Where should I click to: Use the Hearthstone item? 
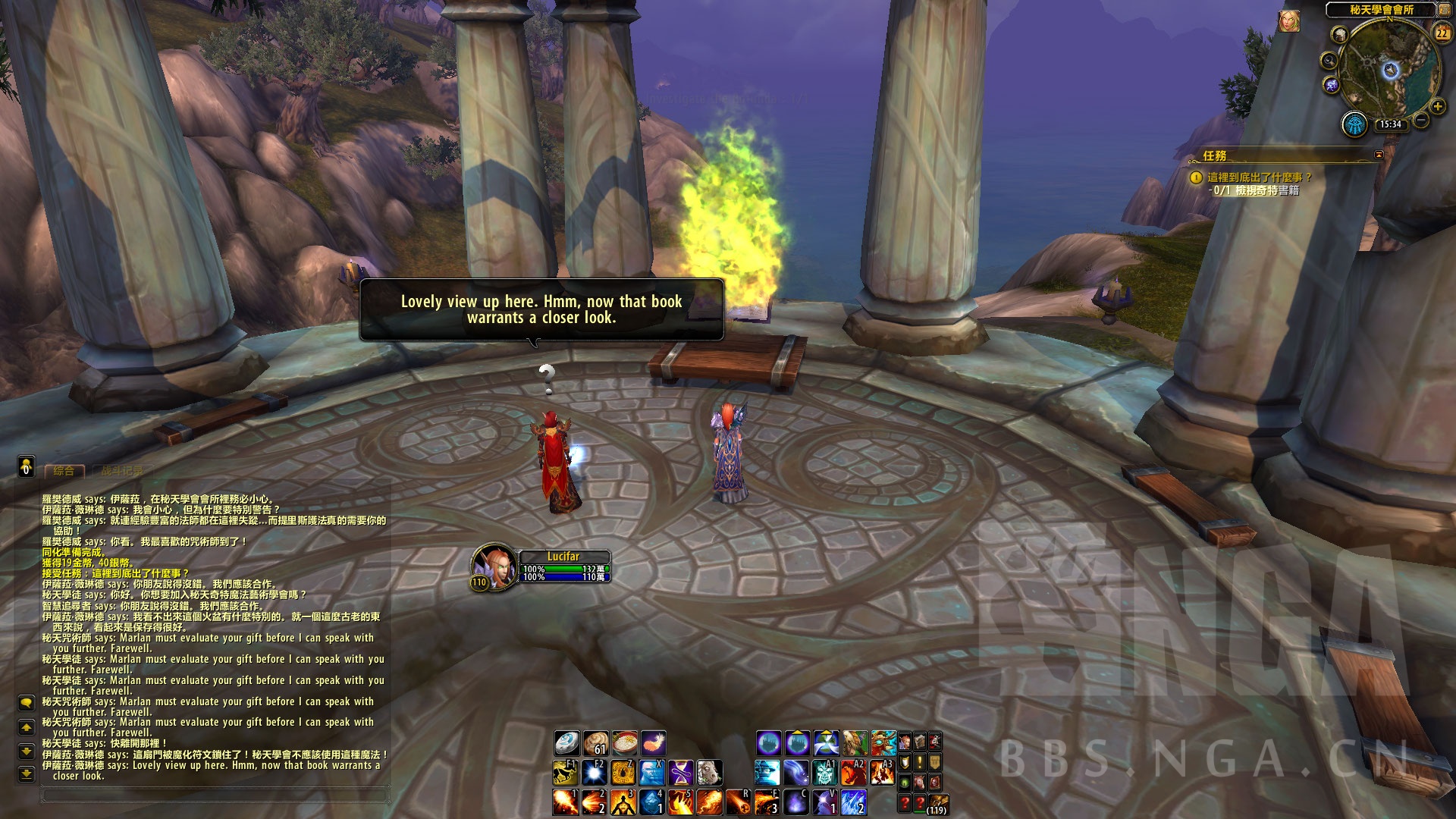point(566,742)
